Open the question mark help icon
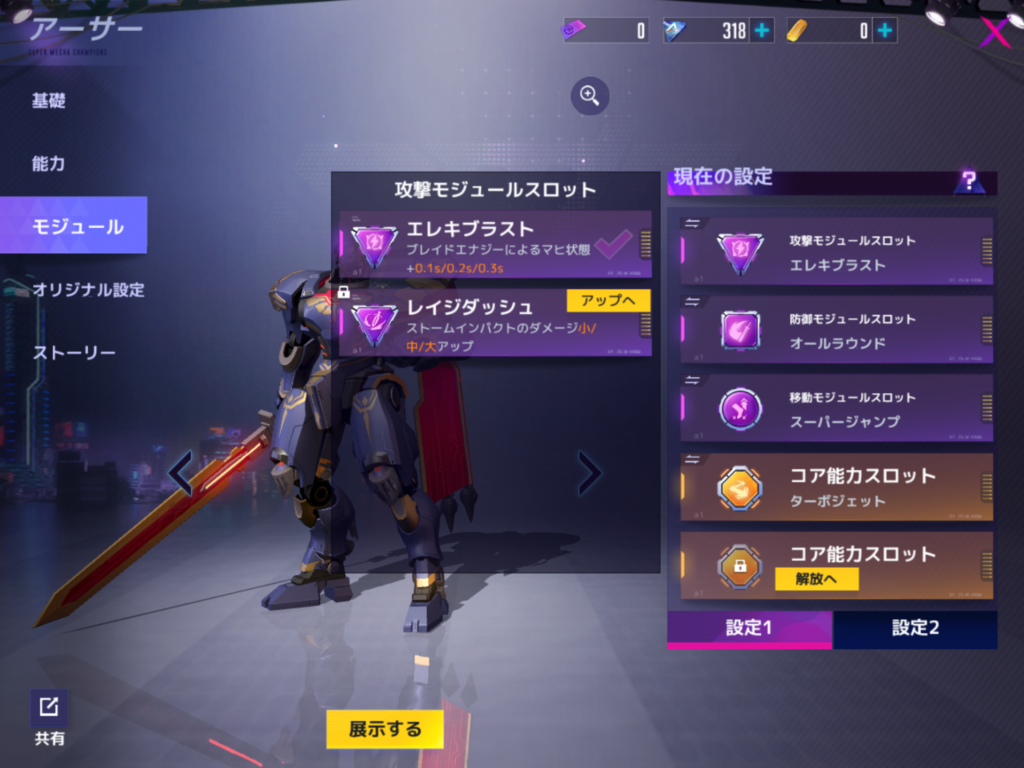Viewport: 1024px width, 768px height. click(x=968, y=182)
